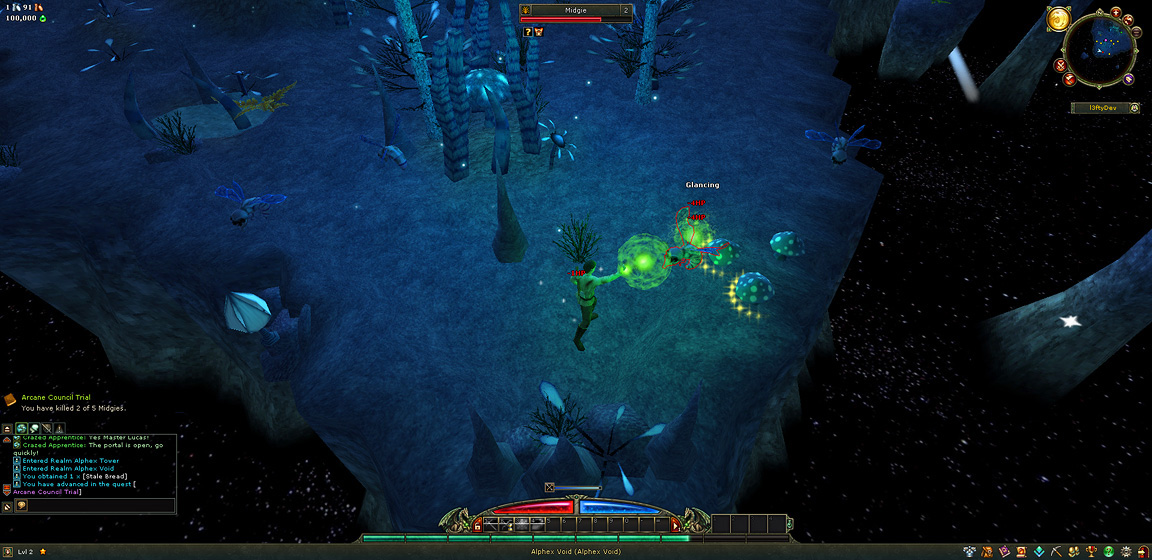1152x560 pixels.
Task: Open the gear settings icon
Action: pyautogui.click(x=1125, y=552)
